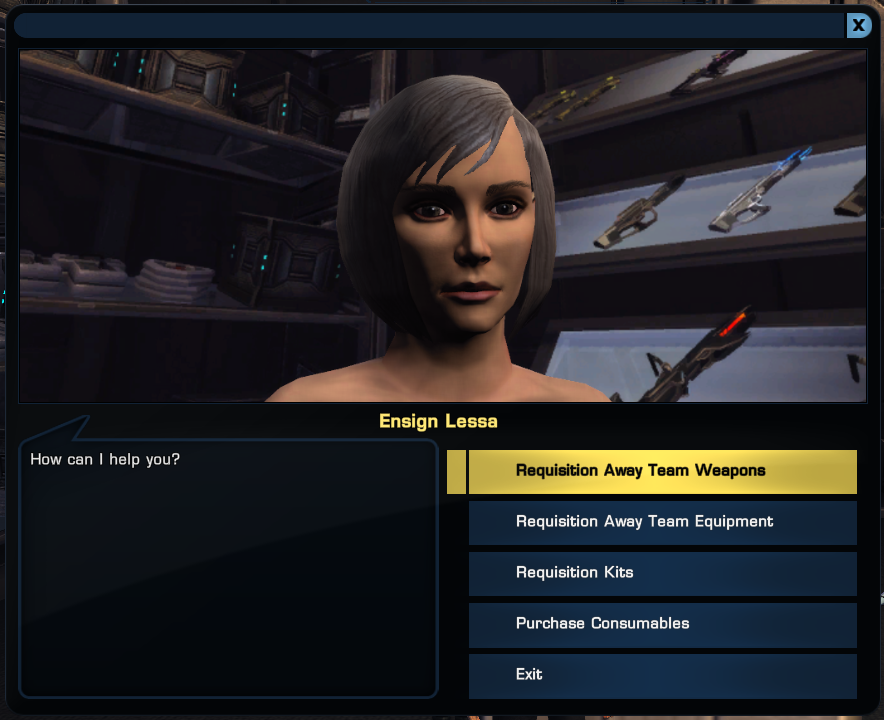
Task: Select Requisition Away Team Equipment option
Action: [x=662, y=522]
